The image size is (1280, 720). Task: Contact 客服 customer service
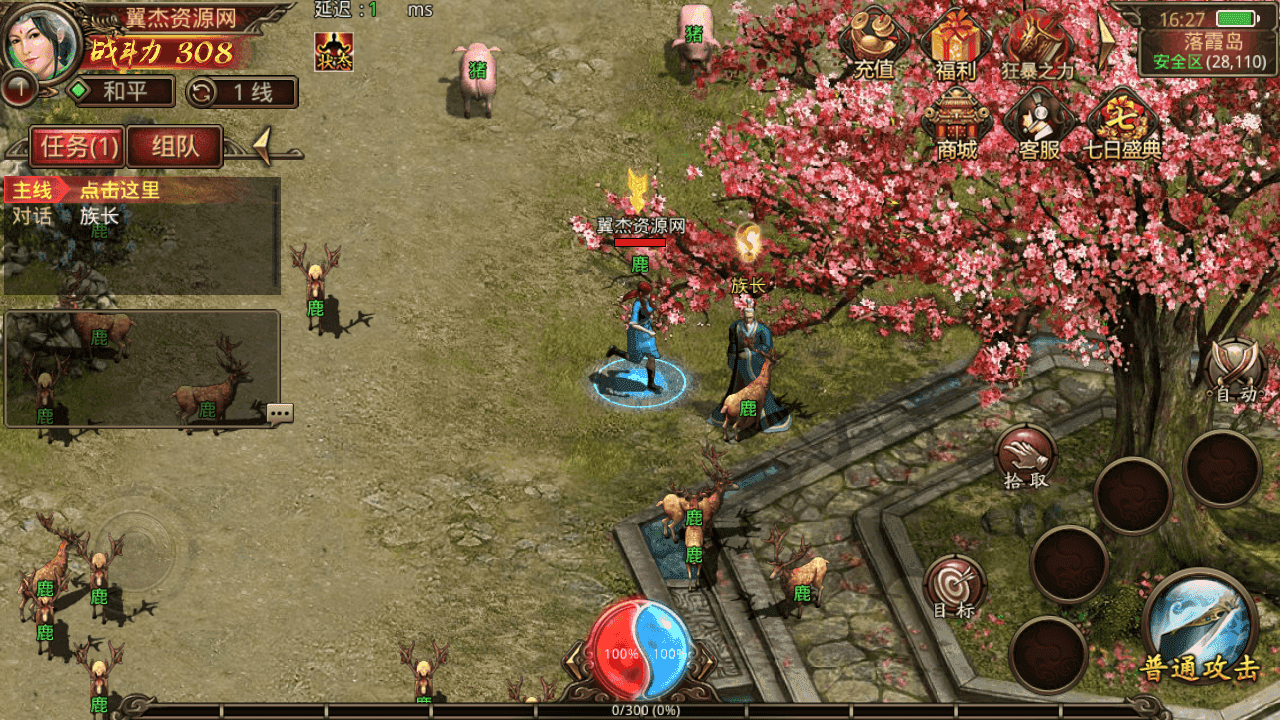tap(1038, 123)
